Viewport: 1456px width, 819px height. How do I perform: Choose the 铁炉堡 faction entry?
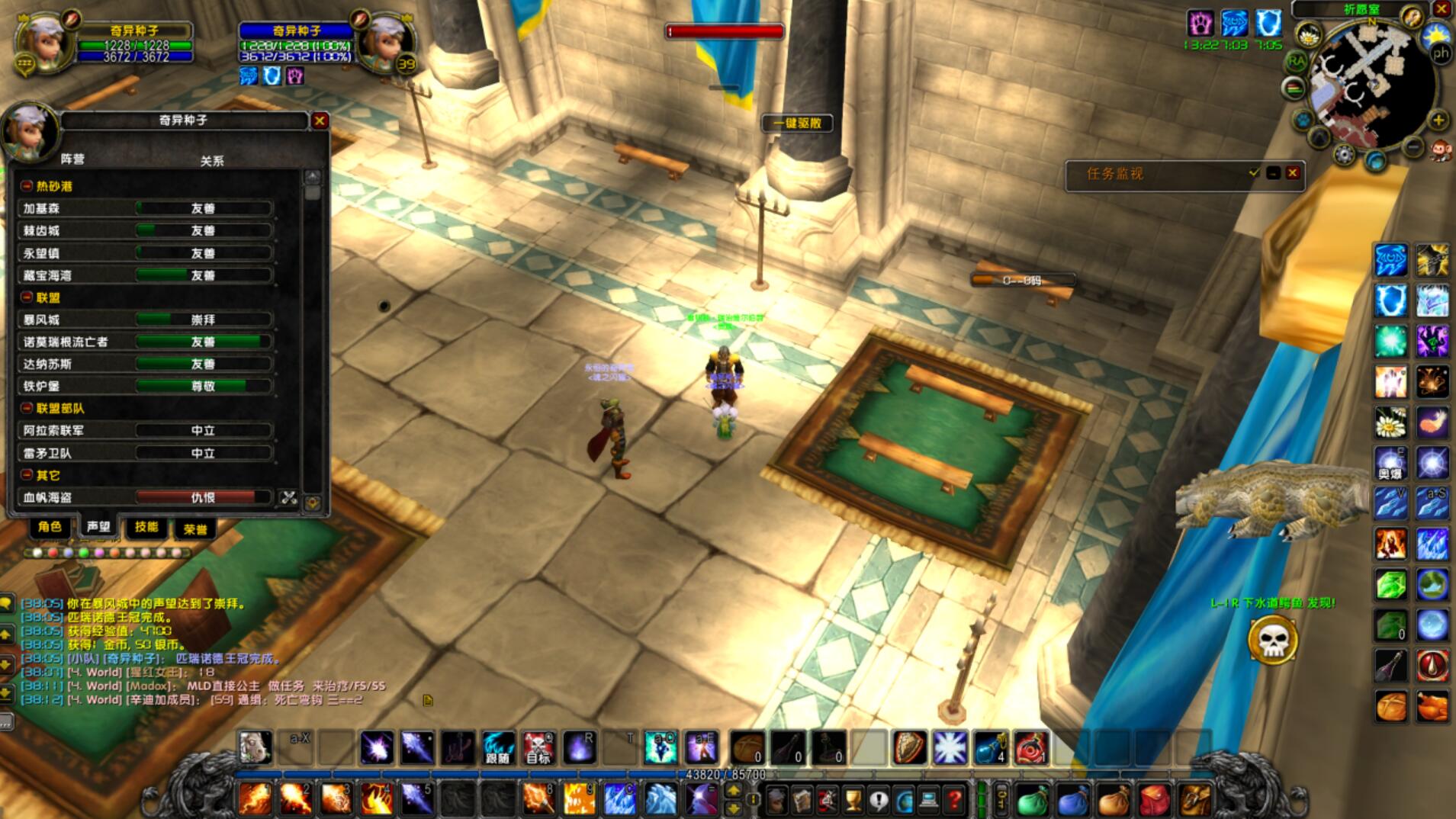(145, 387)
